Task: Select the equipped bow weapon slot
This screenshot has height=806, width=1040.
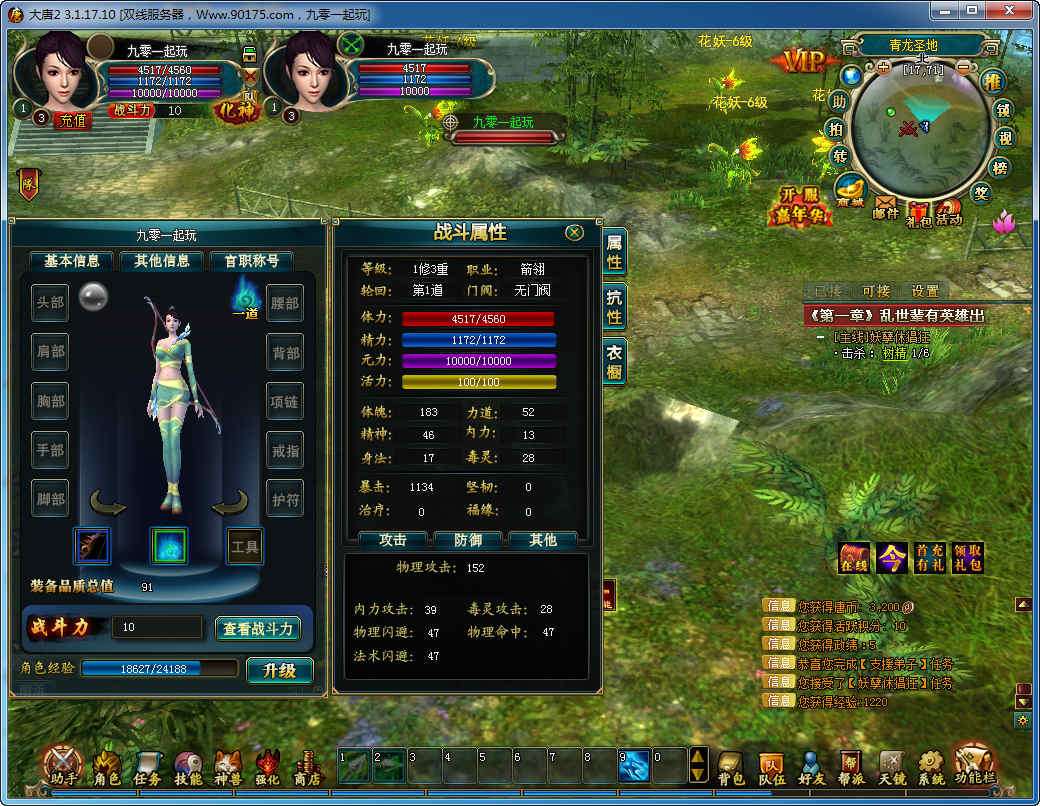Action: [92, 546]
